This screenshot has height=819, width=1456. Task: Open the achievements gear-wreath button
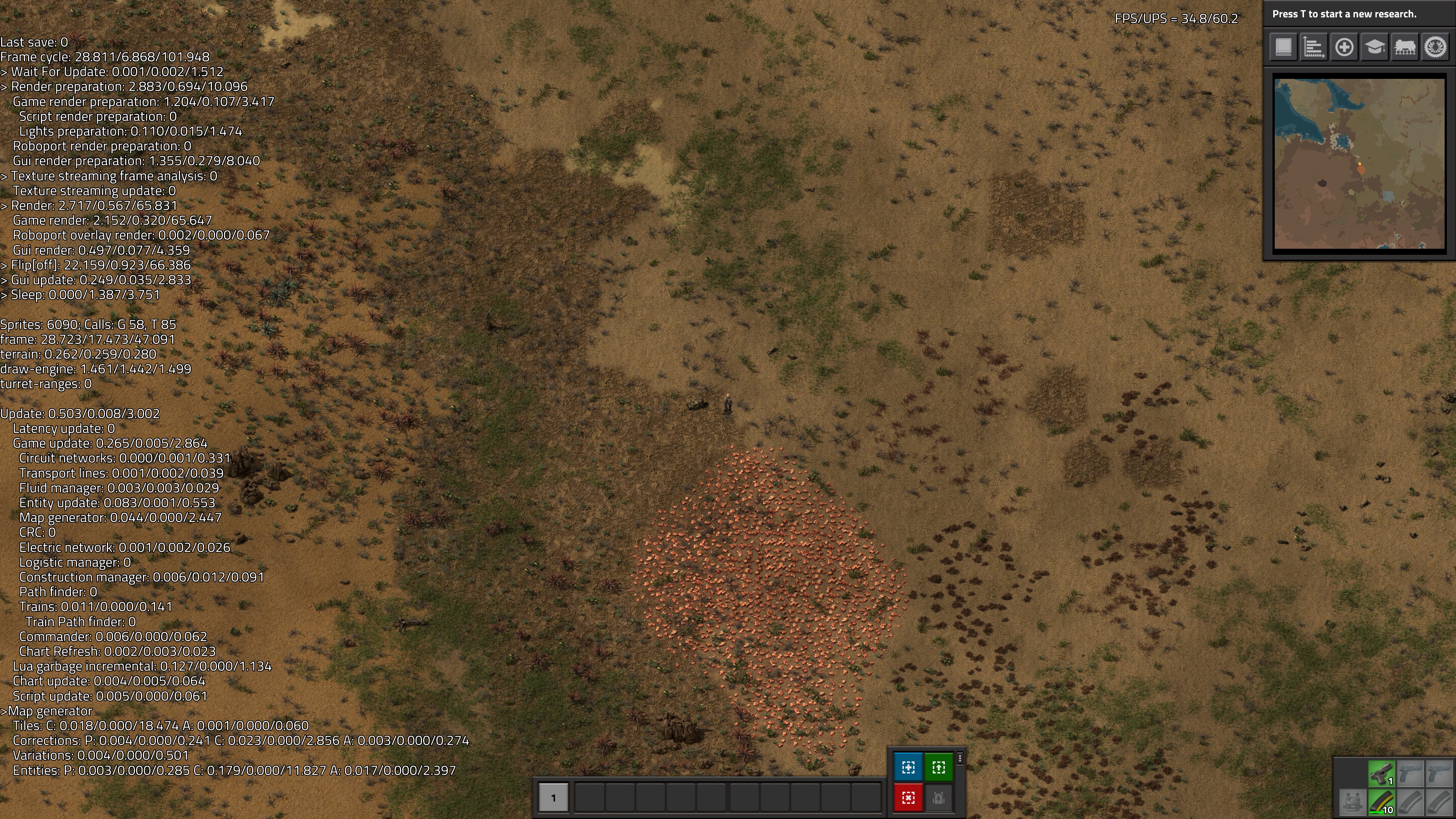point(1436,47)
